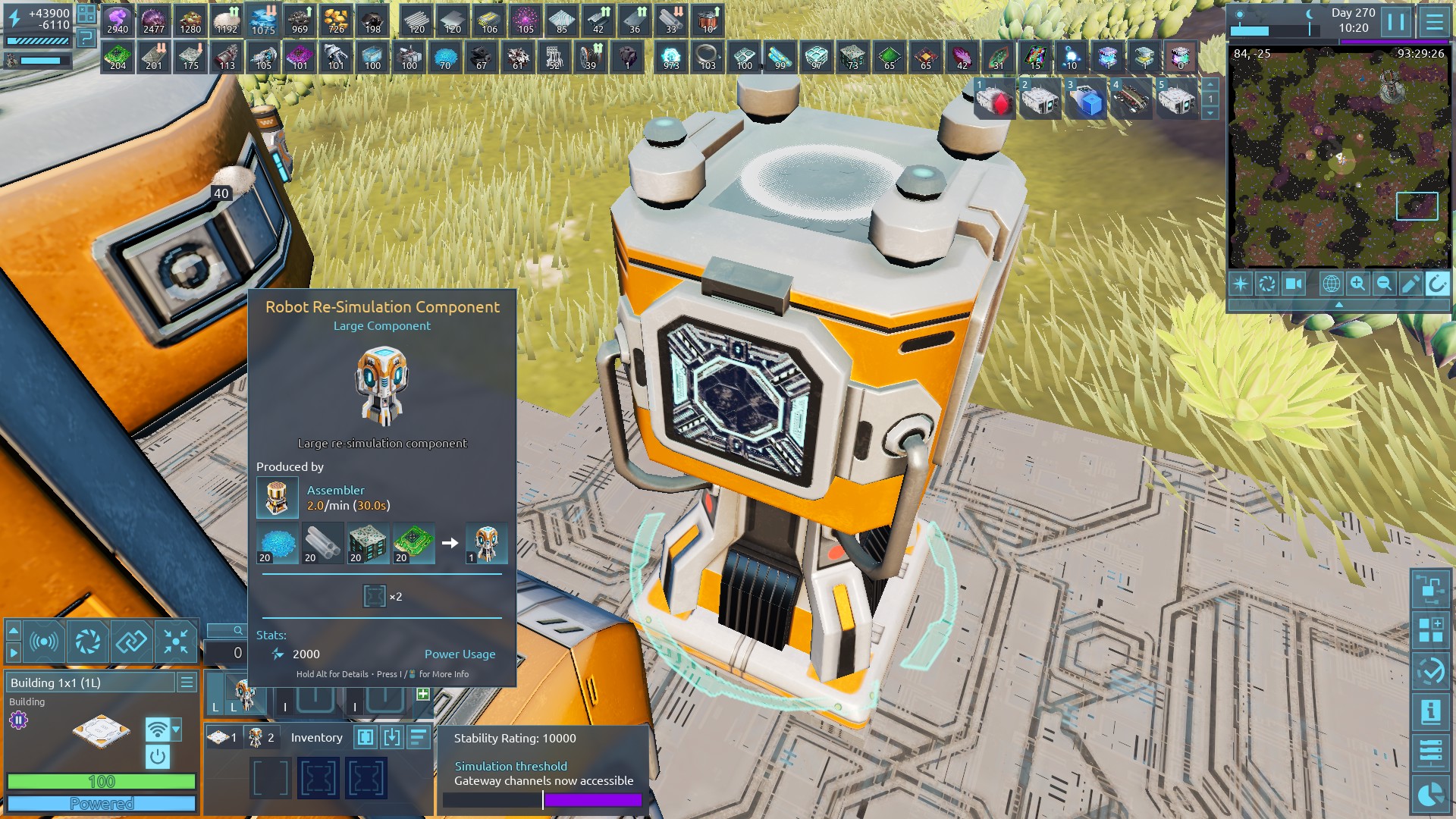
Task: Open the main hamburger menu
Action: coord(1434,21)
